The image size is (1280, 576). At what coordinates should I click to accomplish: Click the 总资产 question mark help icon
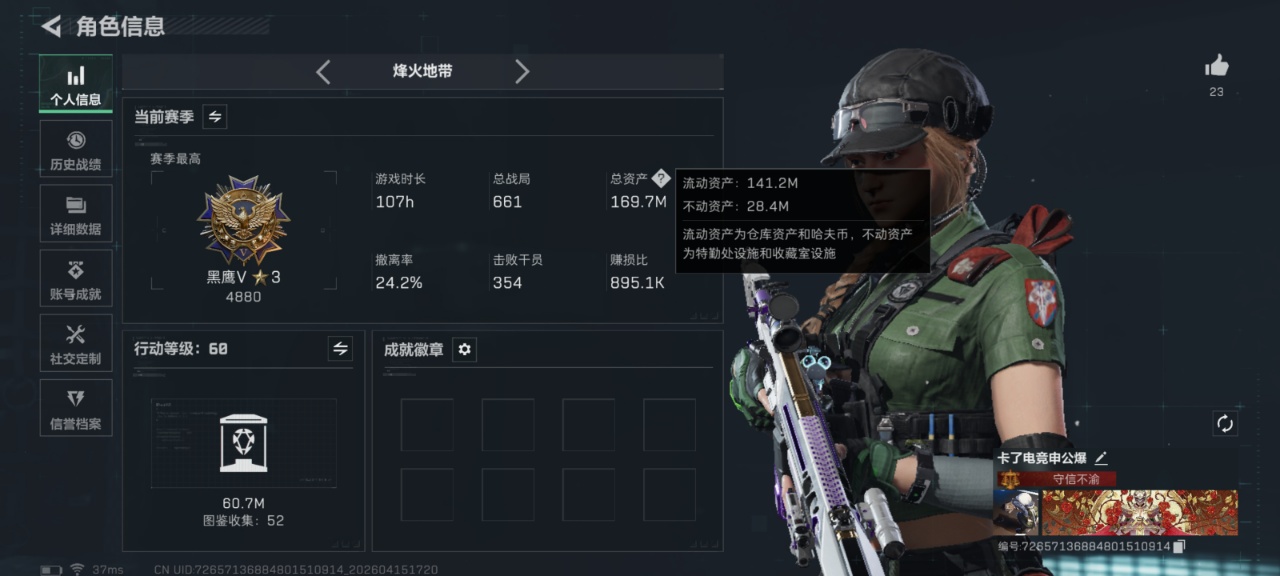[x=660, y=179]
